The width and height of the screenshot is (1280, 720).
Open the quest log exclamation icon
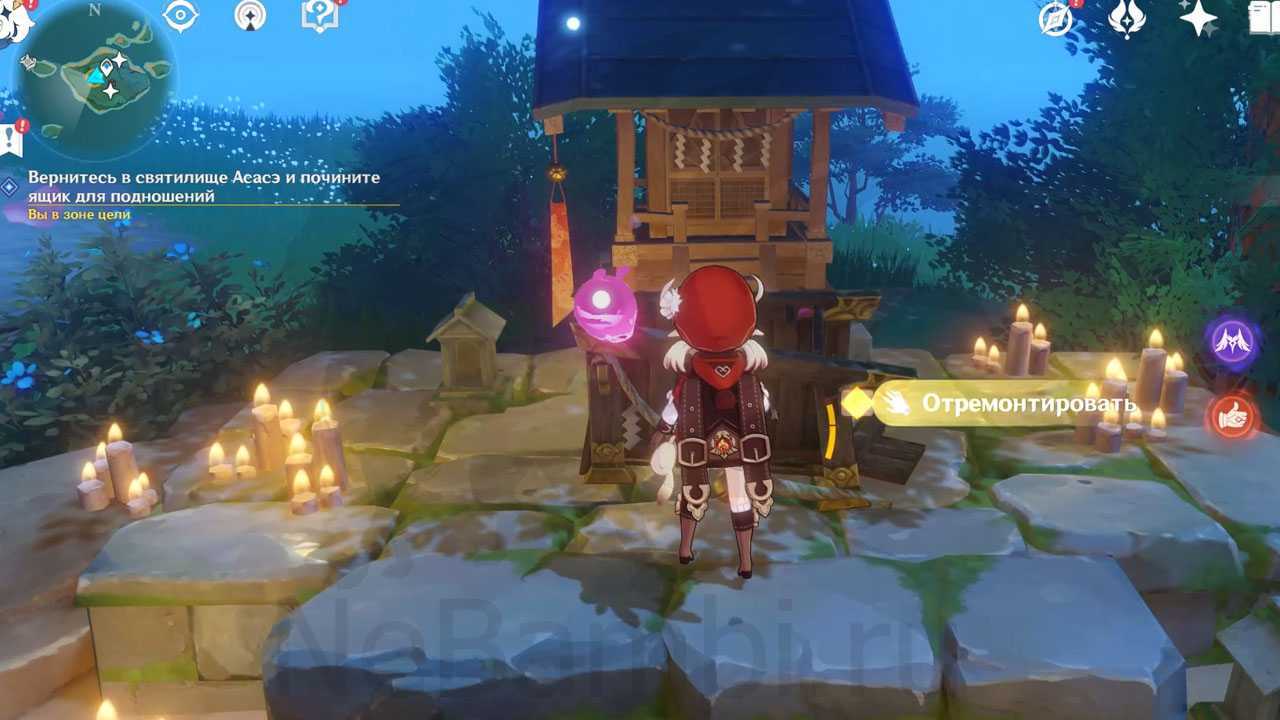[12, 140]
